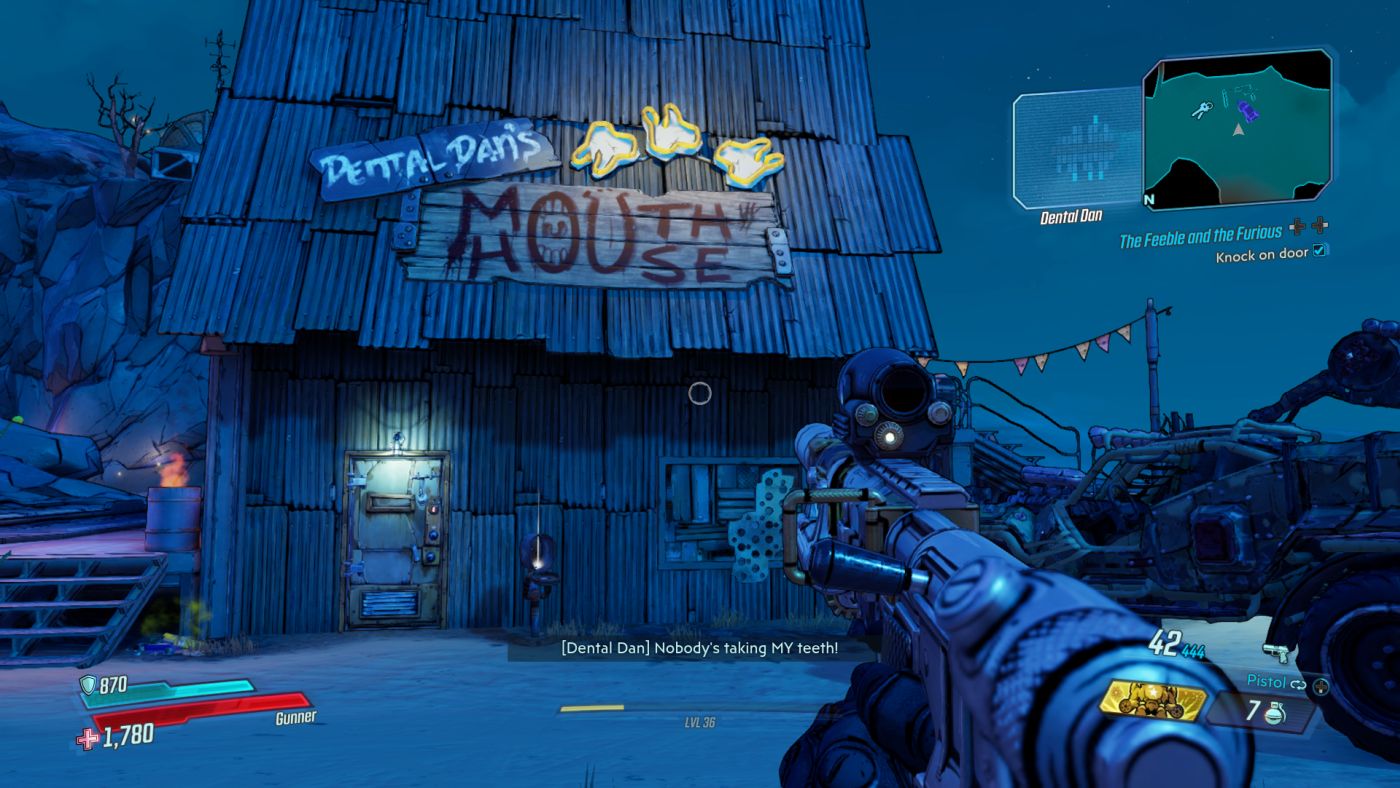
Task: Open the minimap in the corner
Action: coord(1237,129)
